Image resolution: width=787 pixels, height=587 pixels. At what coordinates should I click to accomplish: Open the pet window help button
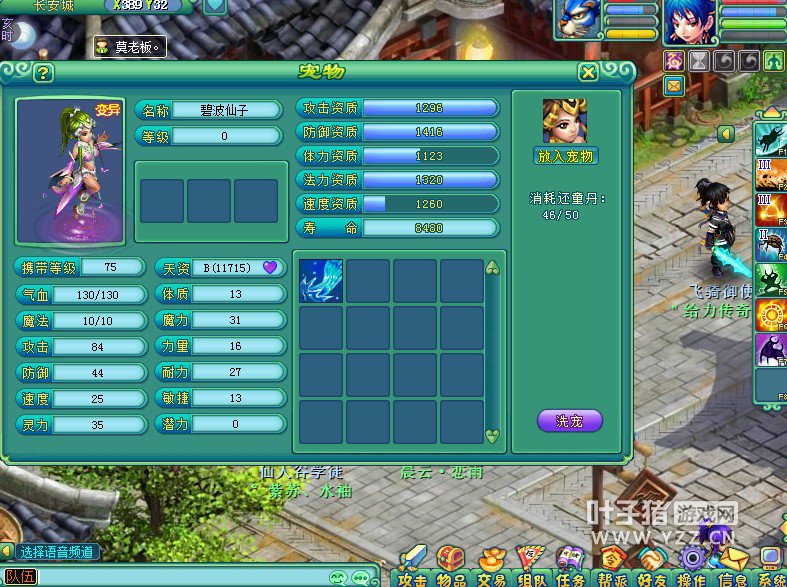[42, 73]
